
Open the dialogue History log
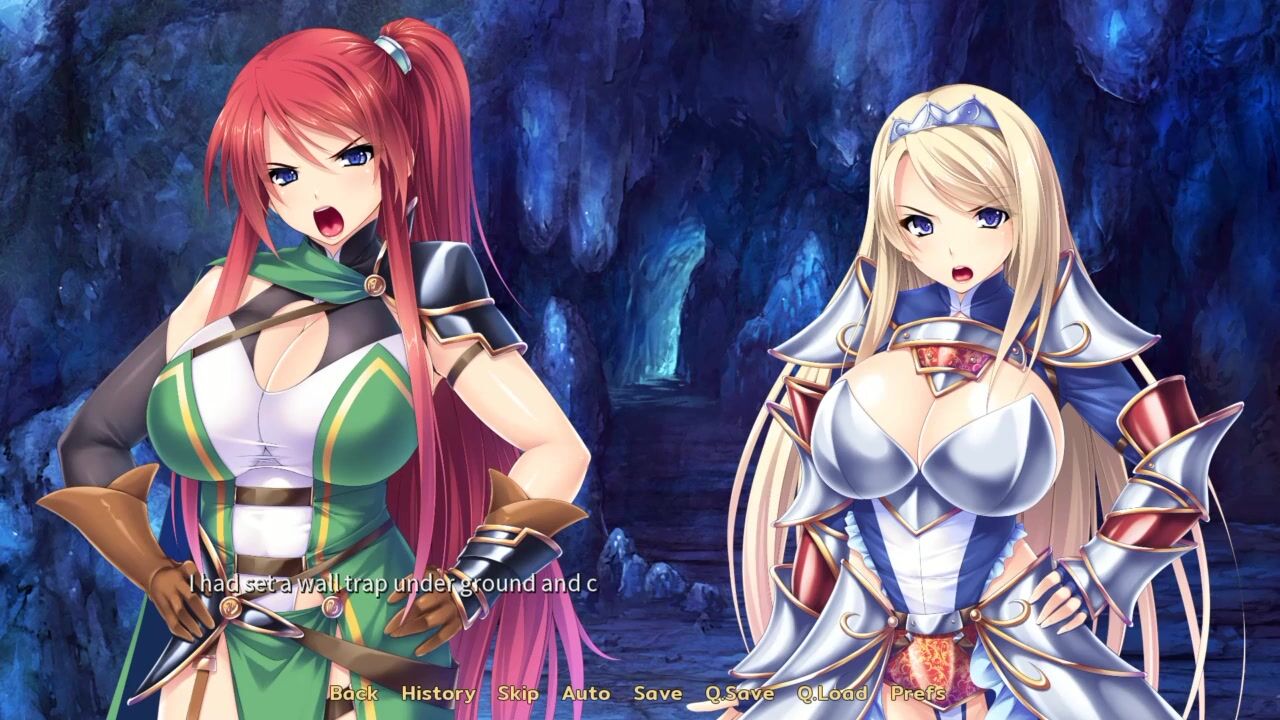point(438,692)
